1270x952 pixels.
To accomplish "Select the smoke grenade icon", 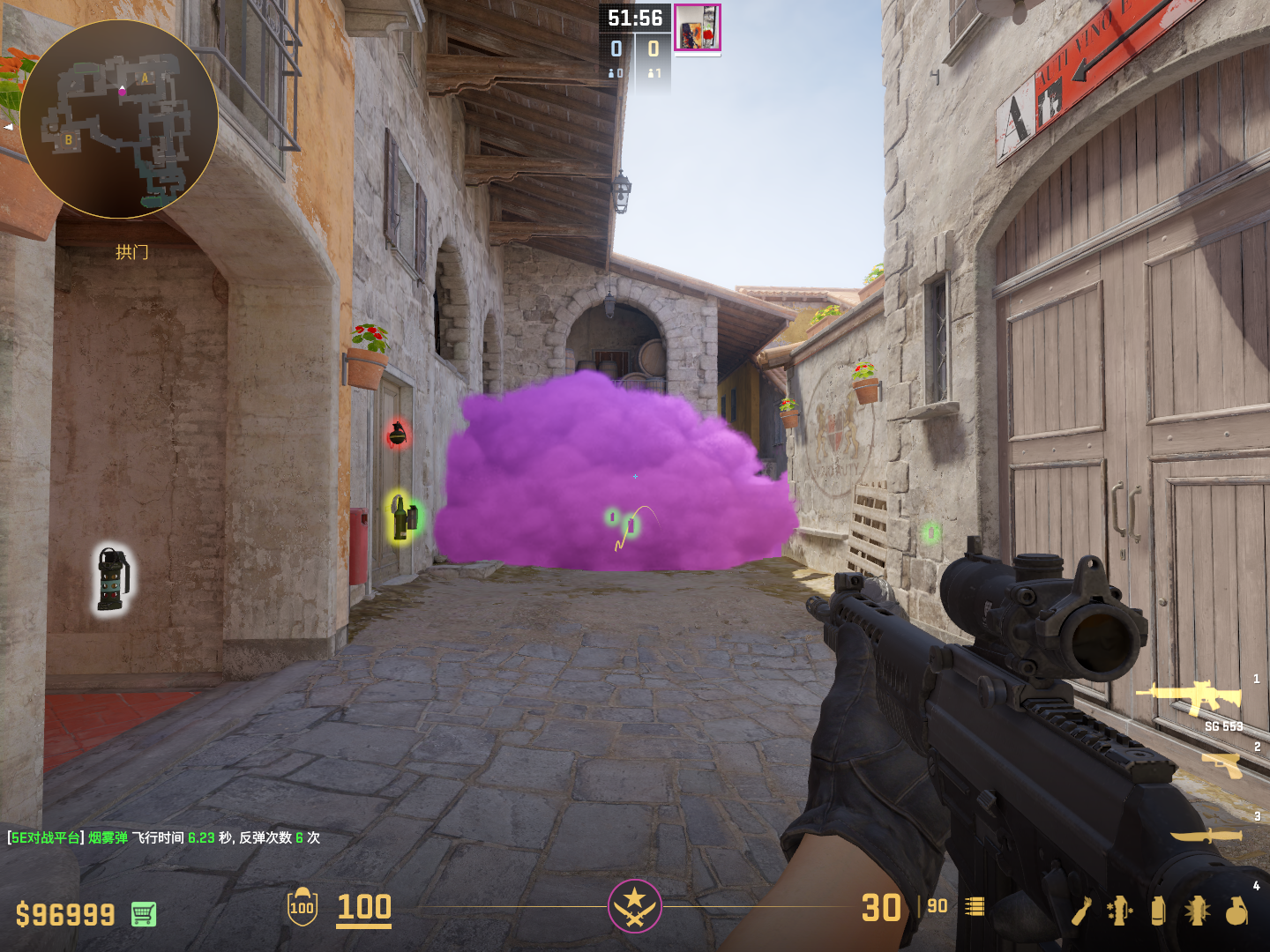I will (x=1158, y=911).
